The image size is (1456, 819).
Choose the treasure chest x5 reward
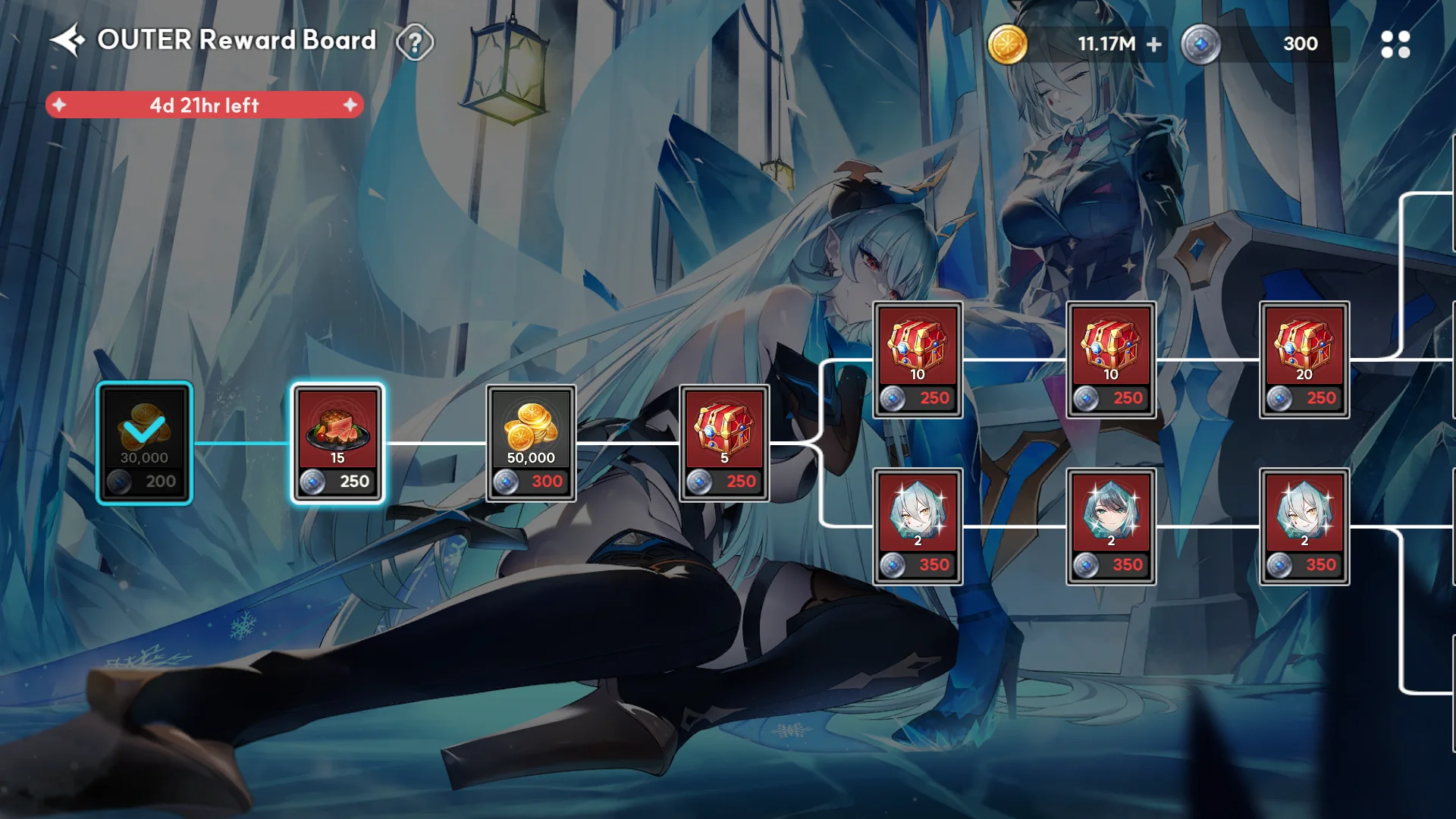[724, 444]
